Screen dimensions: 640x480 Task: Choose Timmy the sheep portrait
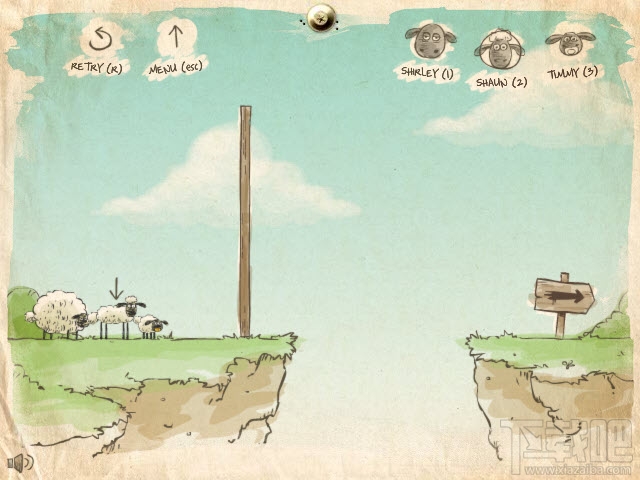click(x=565, y=44)
